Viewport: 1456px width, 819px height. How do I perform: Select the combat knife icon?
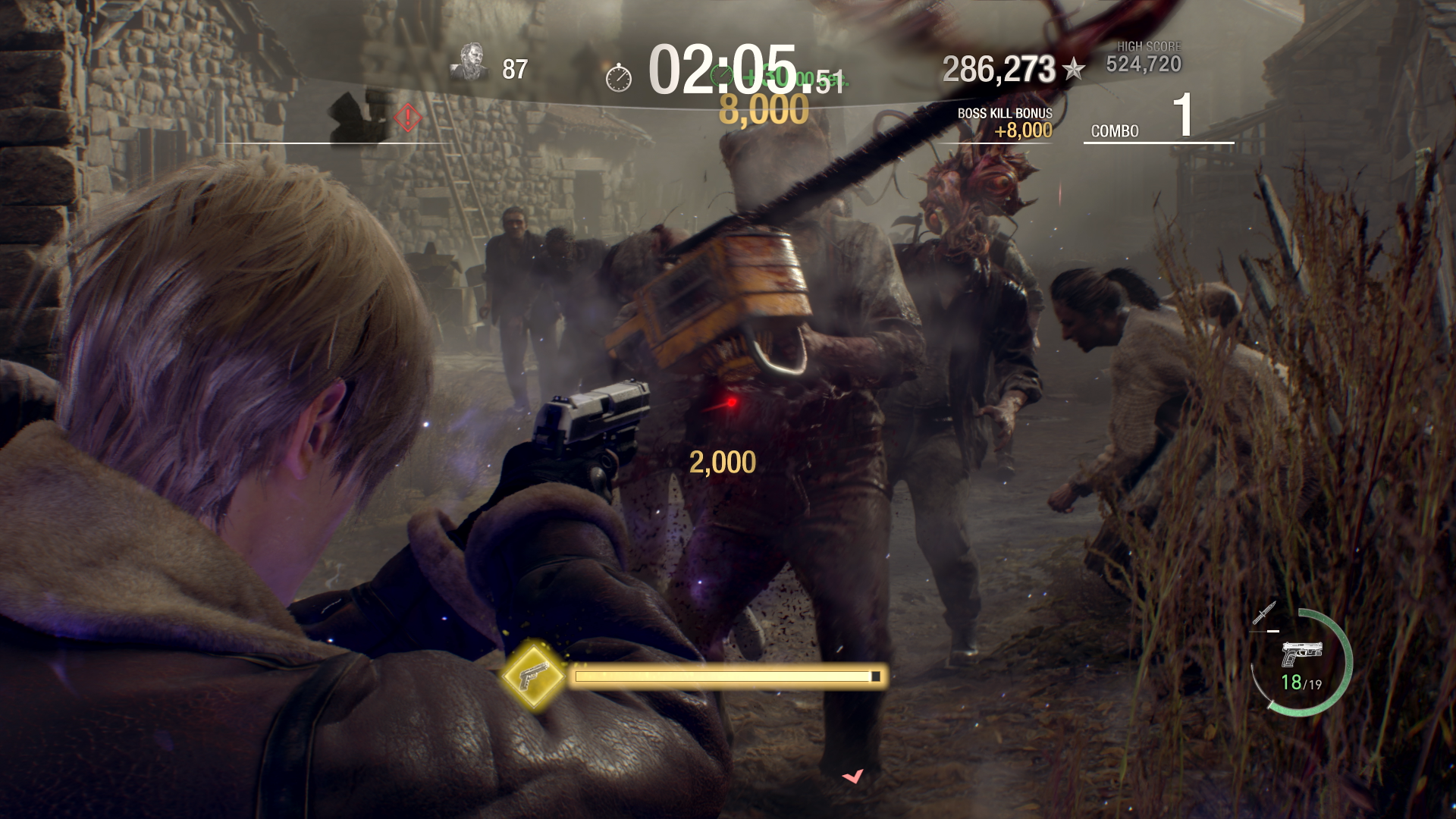[1264, 613]
